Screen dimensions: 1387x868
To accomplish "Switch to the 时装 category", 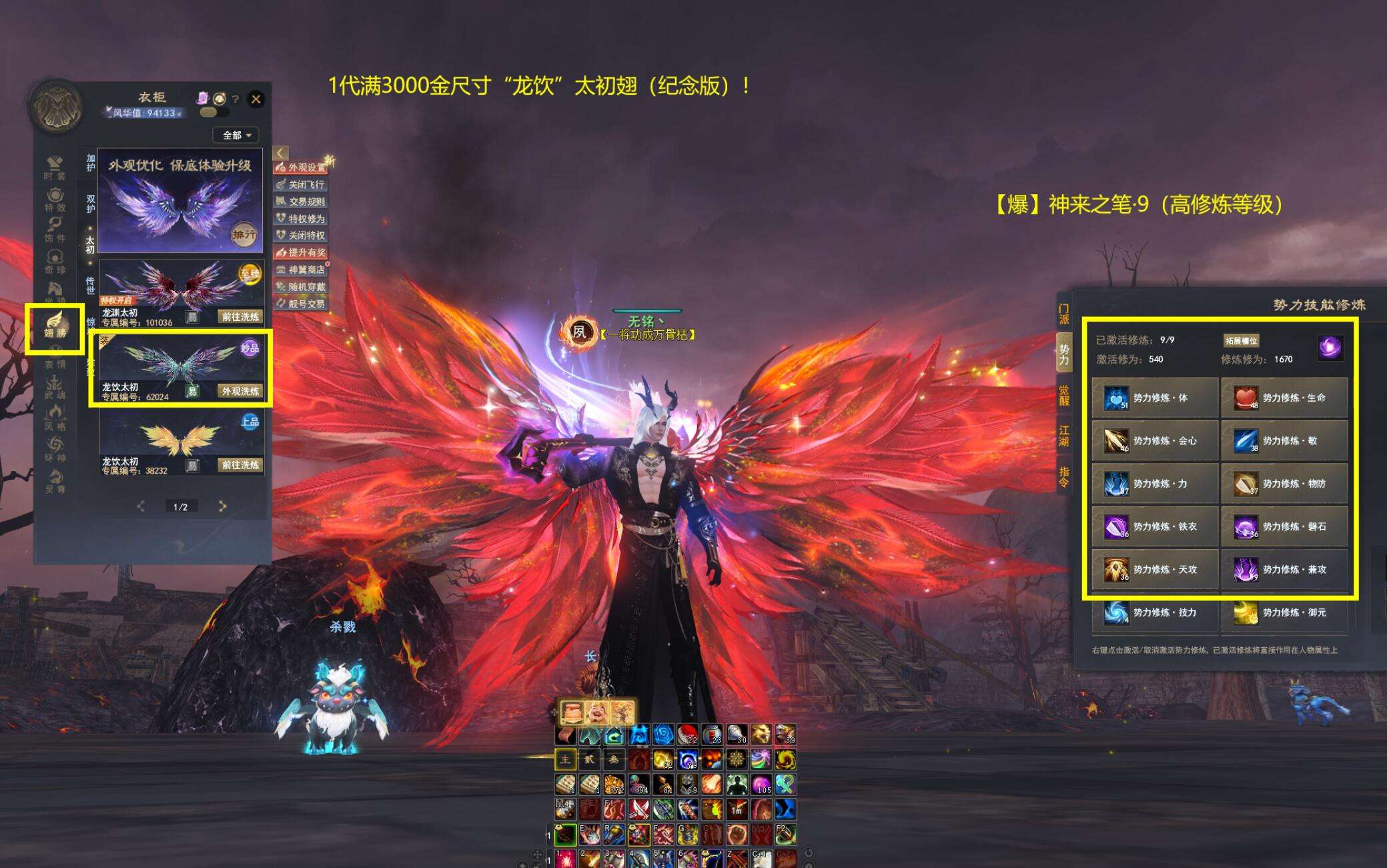I will click(x=55, y=168).
